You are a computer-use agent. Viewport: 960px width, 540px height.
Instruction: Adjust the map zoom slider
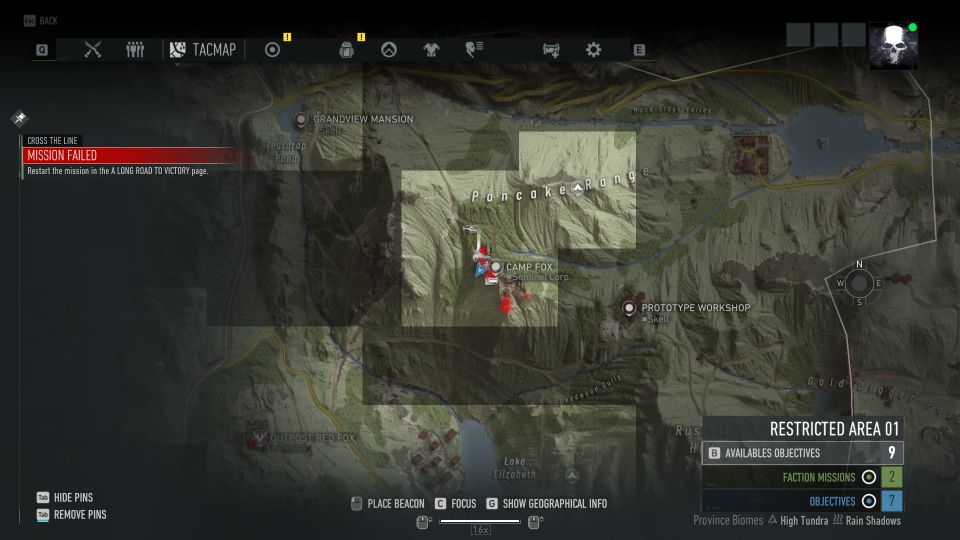[480, 521]
